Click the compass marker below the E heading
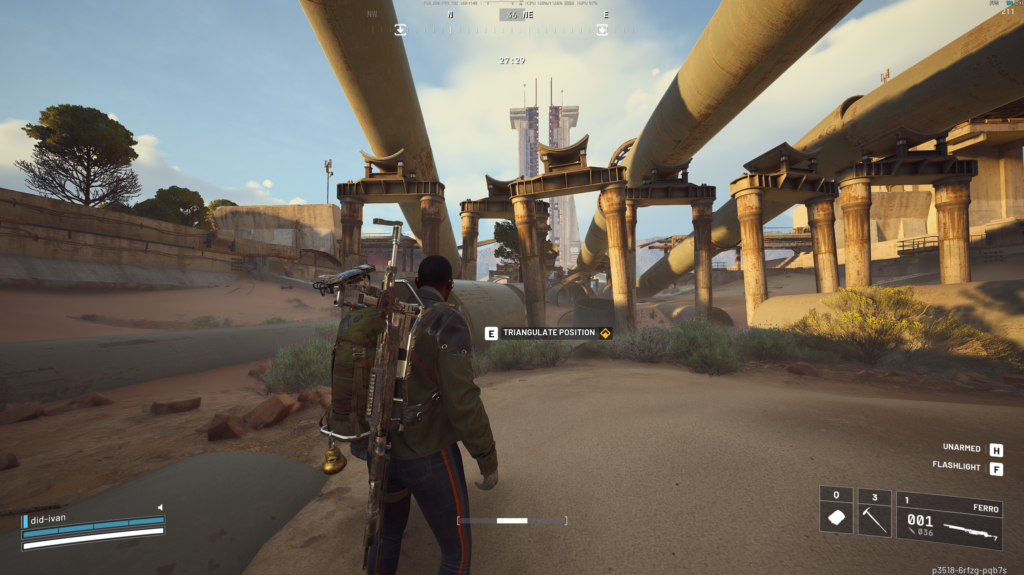1024x575 pixels. [602, 30]
